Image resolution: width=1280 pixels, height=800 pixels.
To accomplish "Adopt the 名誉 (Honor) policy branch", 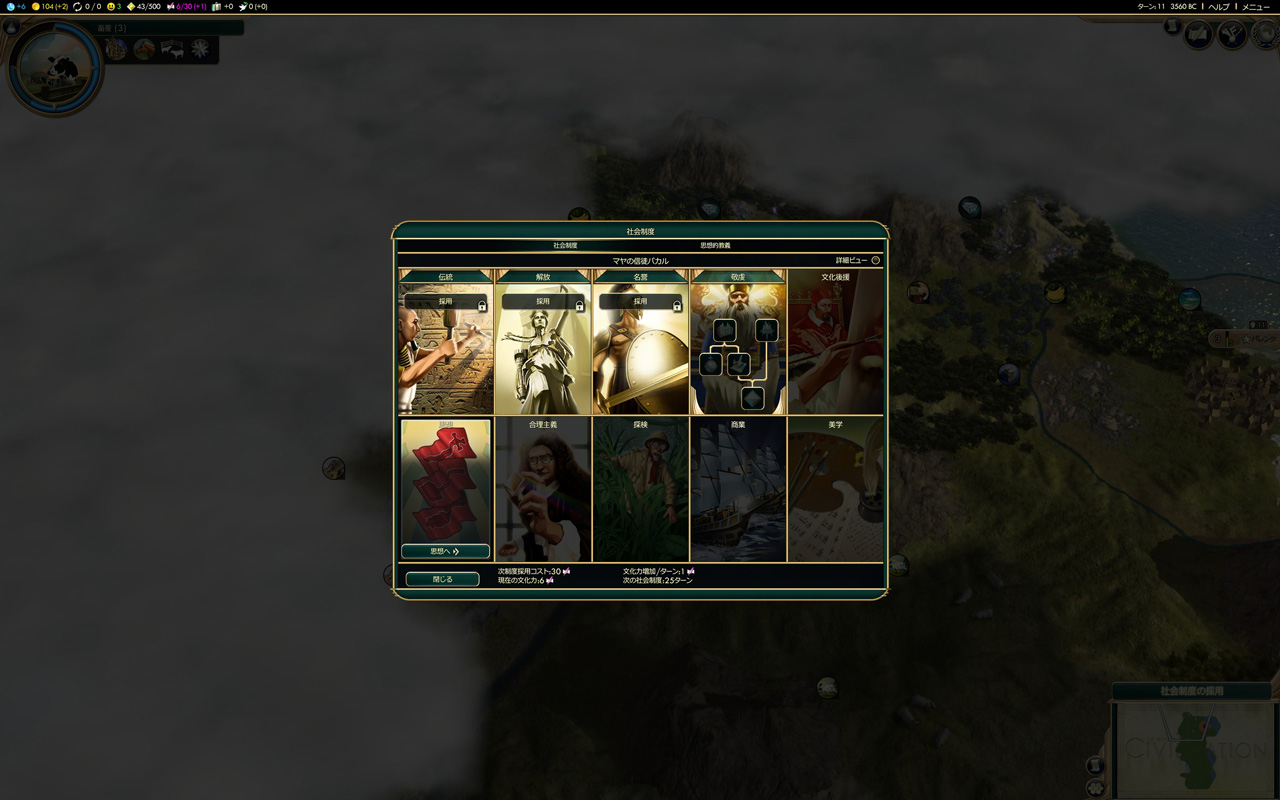I will pyautogui.click(x=640, y=301).
